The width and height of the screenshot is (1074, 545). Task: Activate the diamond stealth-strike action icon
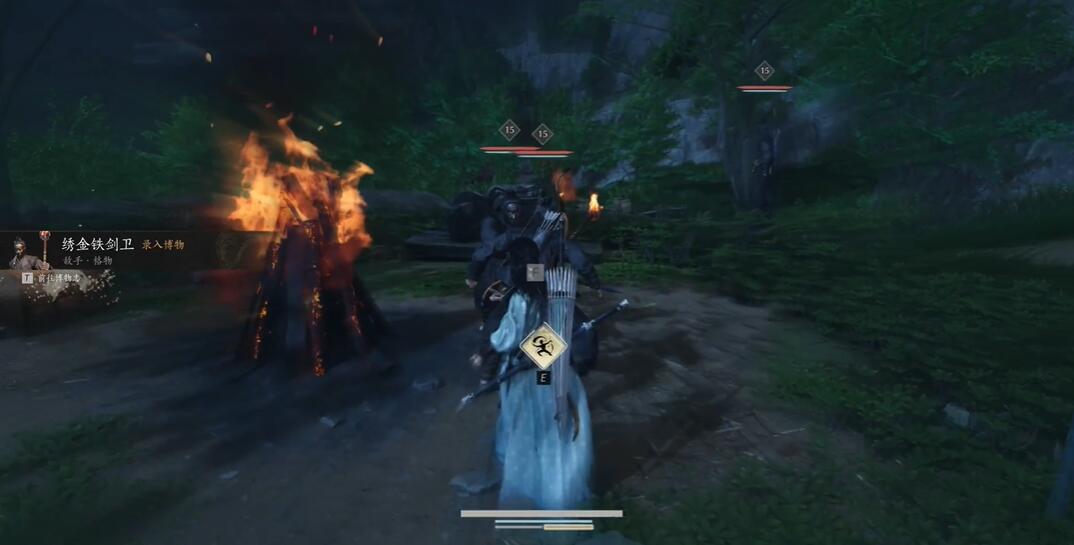pyautogui.click(x=543, y=346)
